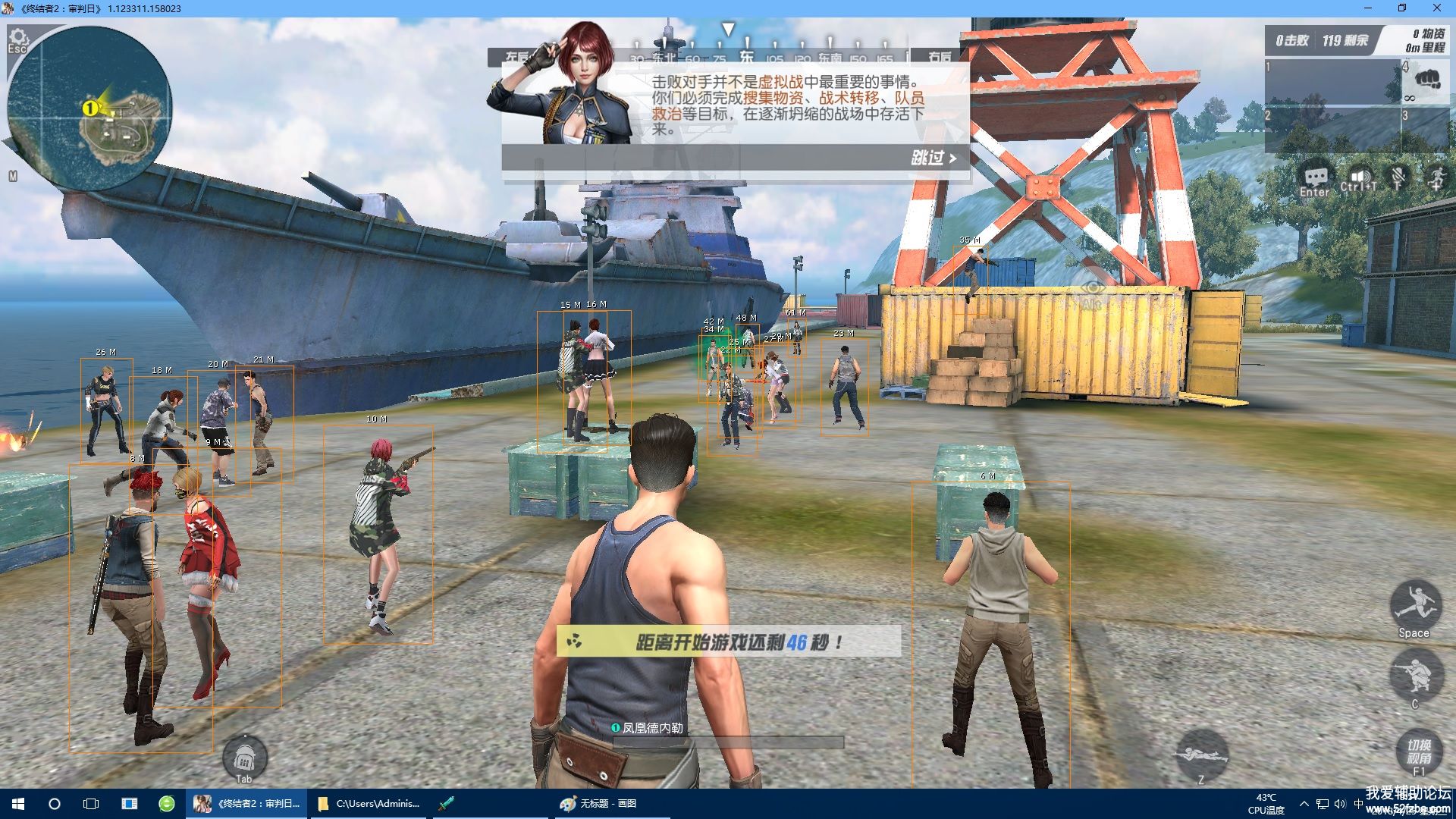Close the game window
The image size is (1456, 819).
1436,8
